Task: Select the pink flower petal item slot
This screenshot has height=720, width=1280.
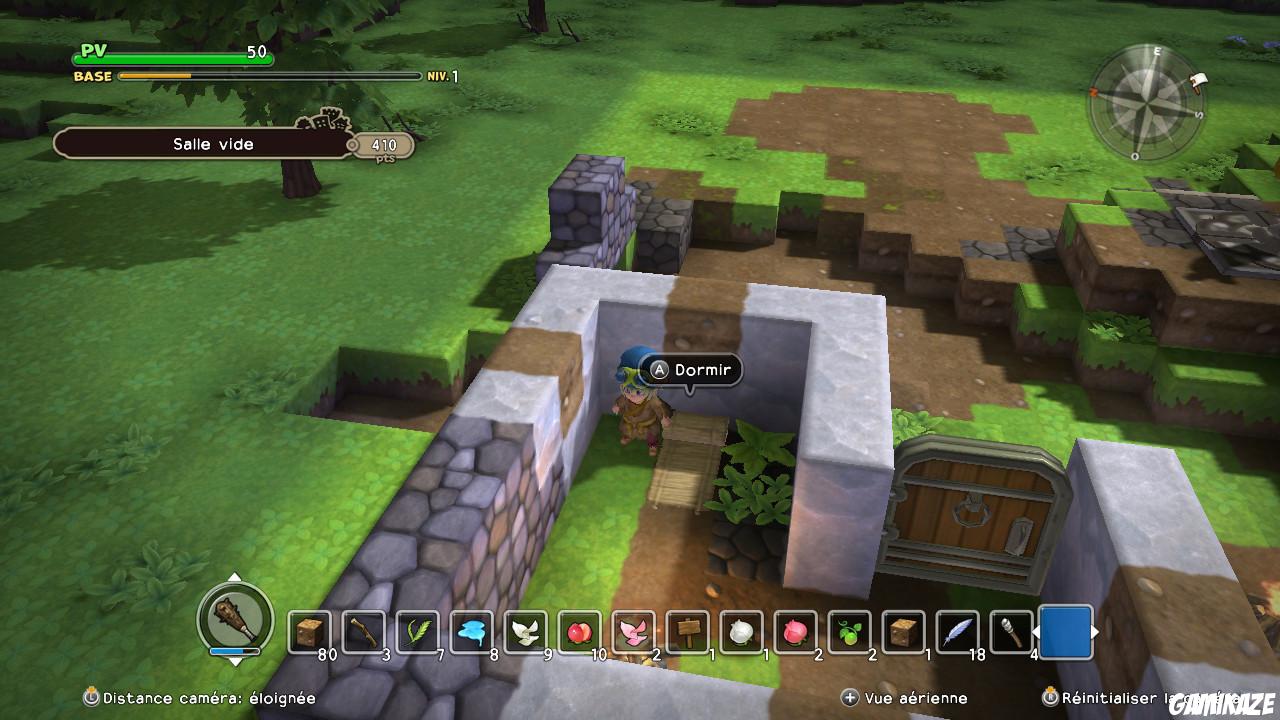Action: pyautogui.click(x=632, y=630)
